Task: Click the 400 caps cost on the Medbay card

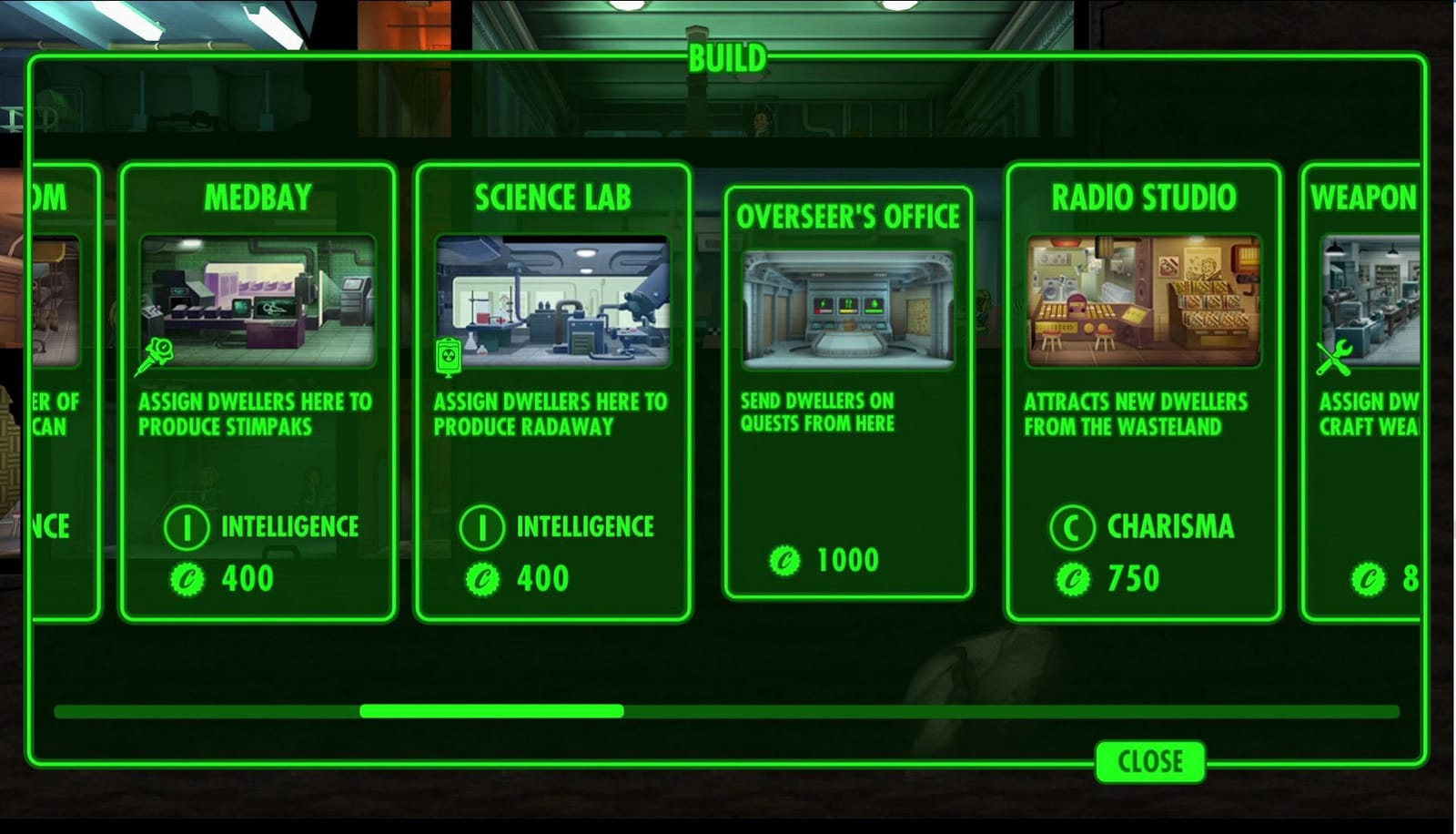Action: point(248,577)
